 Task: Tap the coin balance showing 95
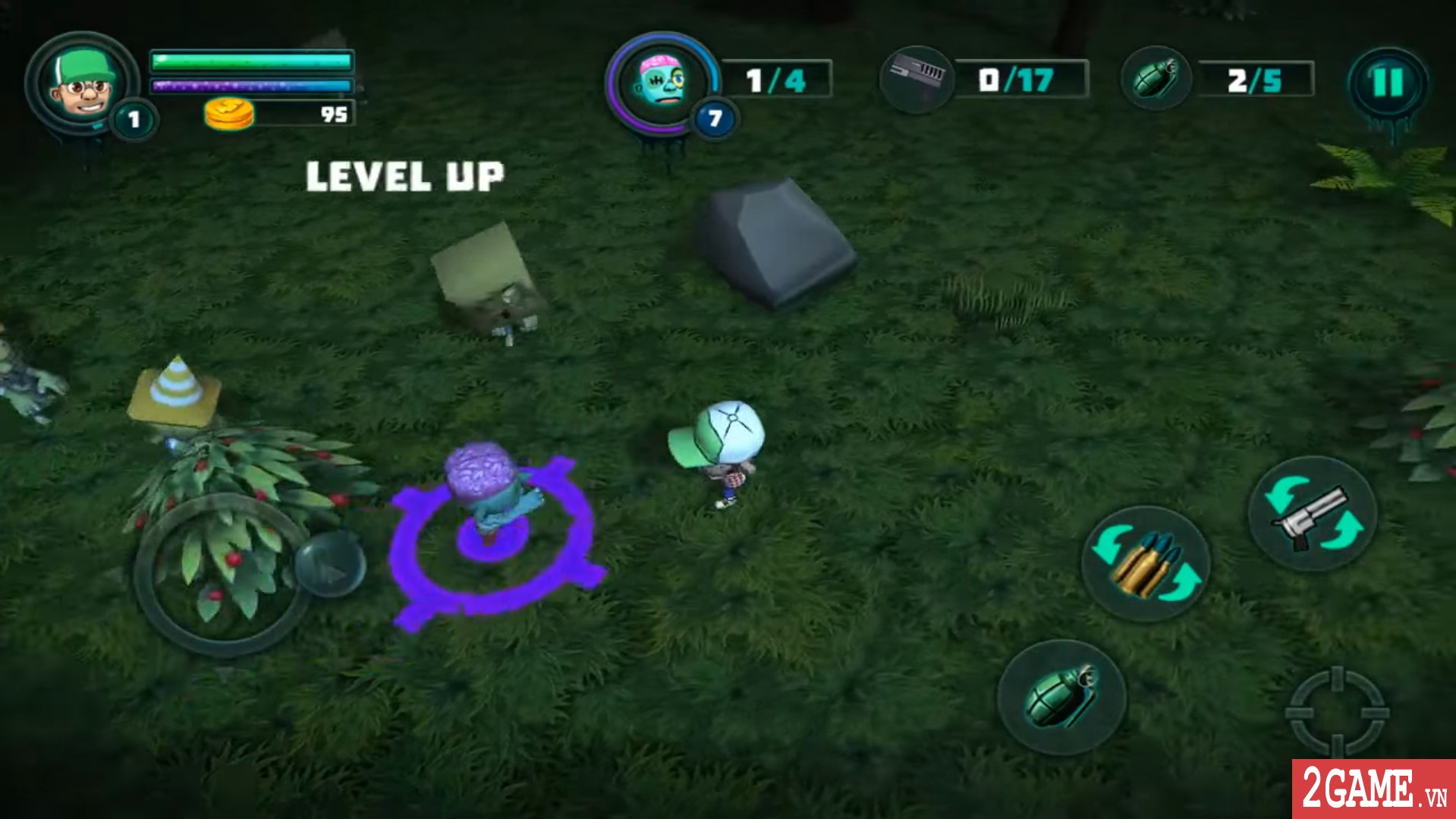tap(334, 115)
